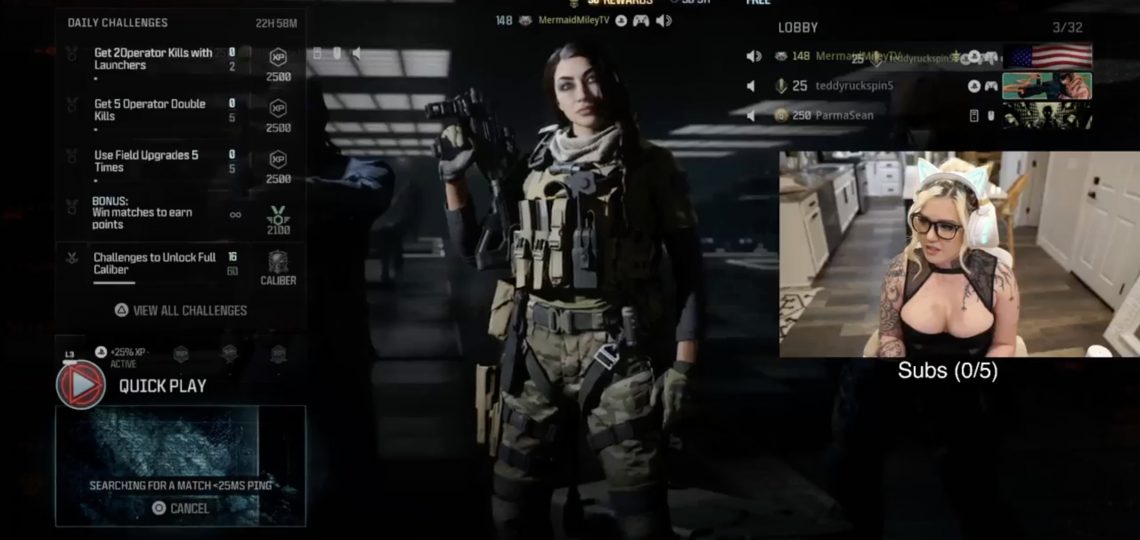Cancel the match search

pyautogui.click(x=181, y=508)
